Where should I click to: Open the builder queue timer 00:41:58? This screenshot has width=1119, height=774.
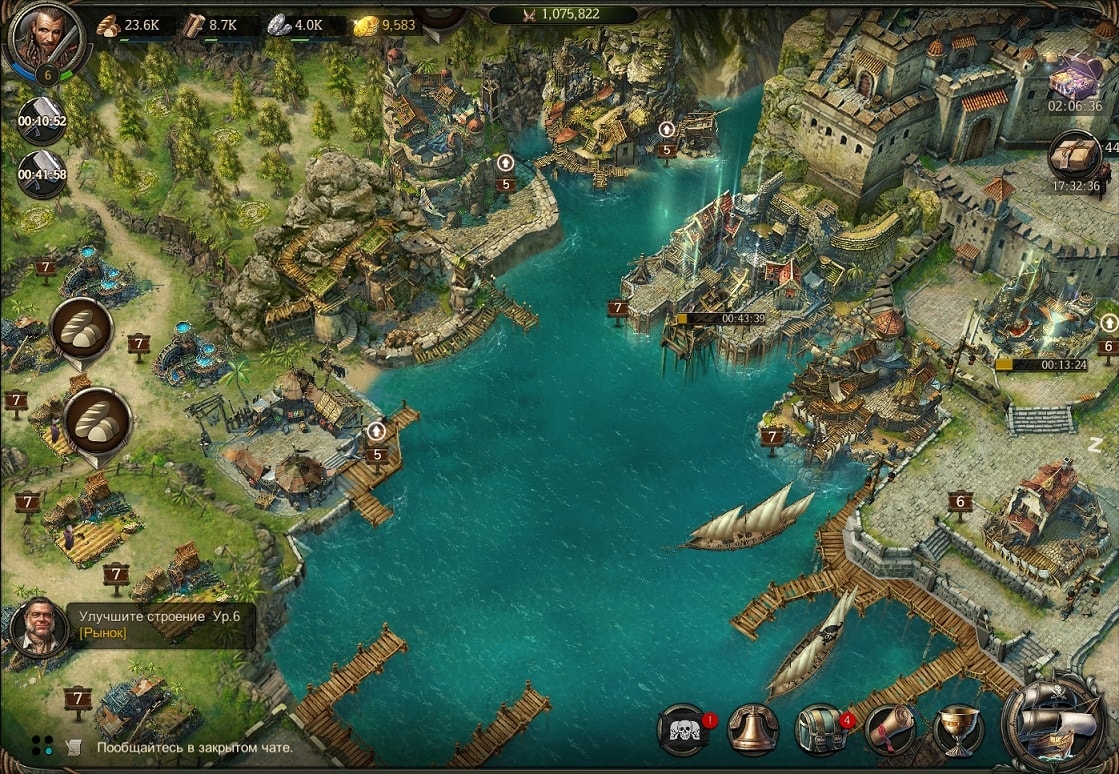click(42, 170)
